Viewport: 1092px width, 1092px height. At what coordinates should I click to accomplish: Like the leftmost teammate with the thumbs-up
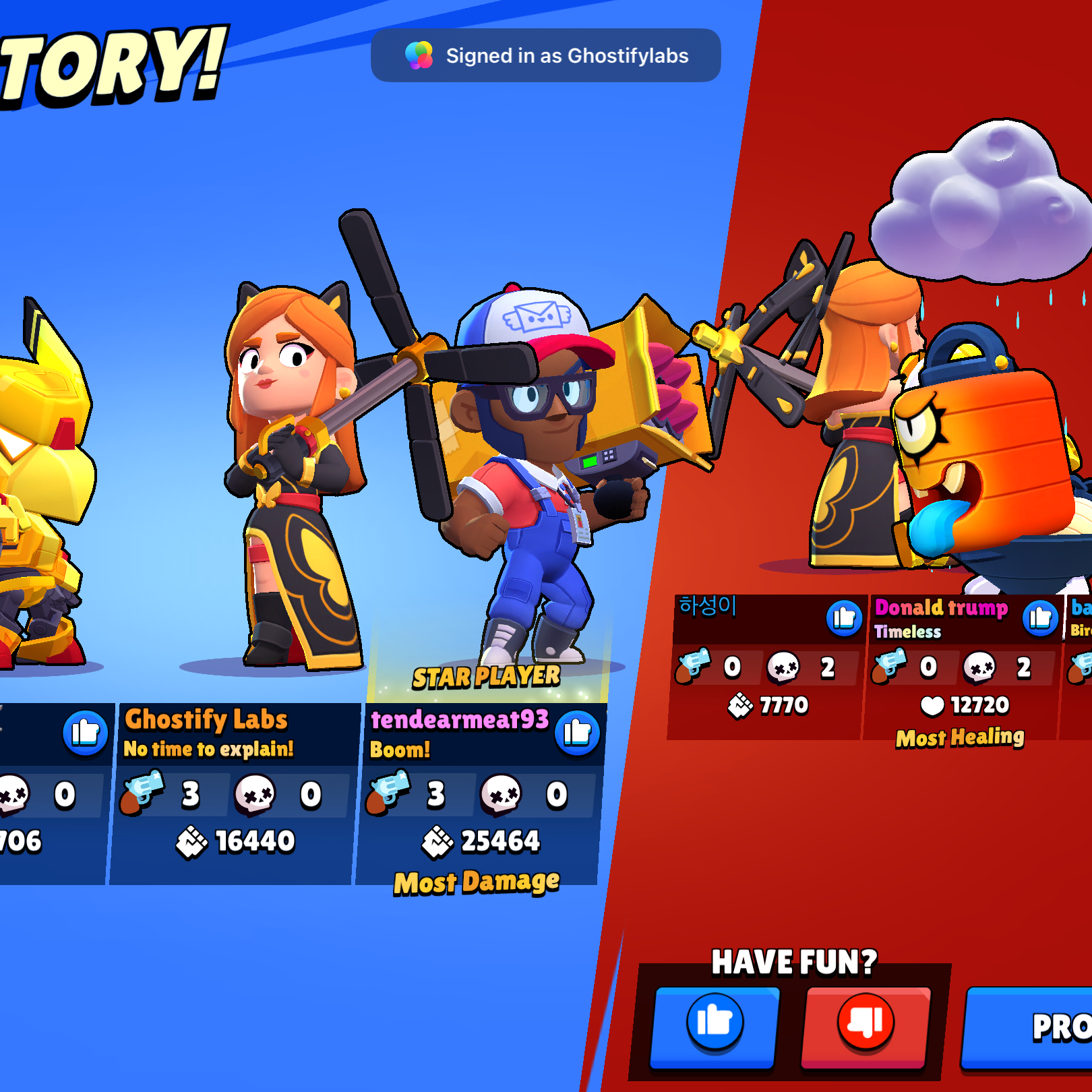(86, 733)
